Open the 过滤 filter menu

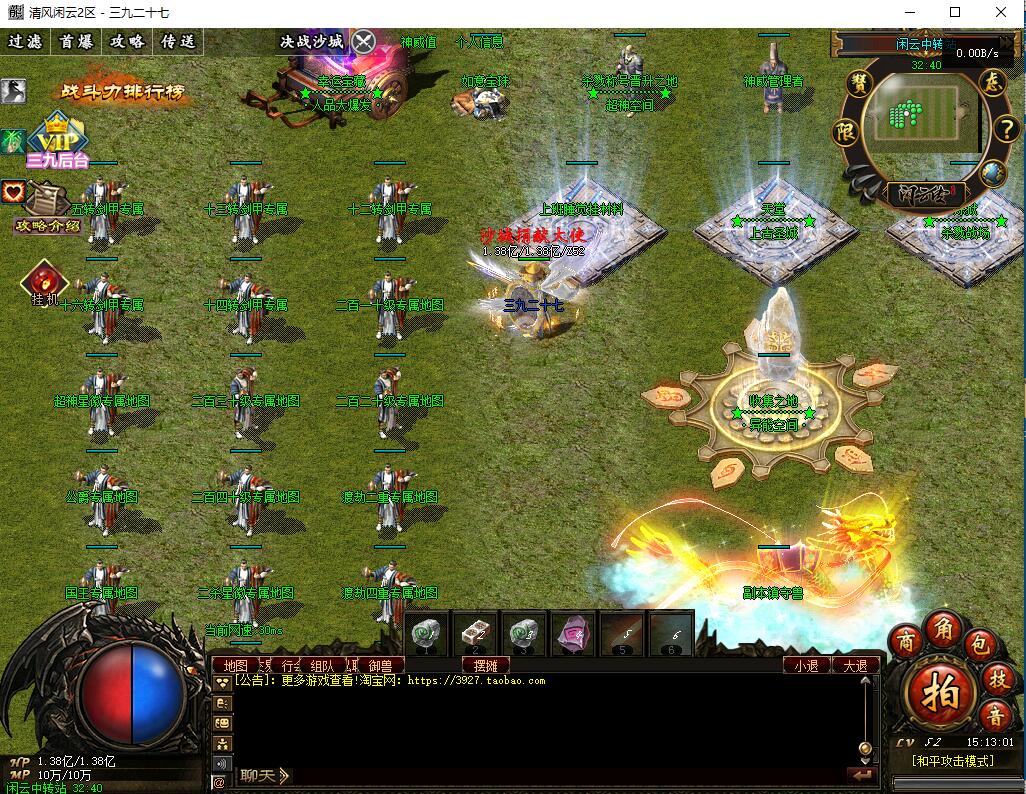coord(25,42)
